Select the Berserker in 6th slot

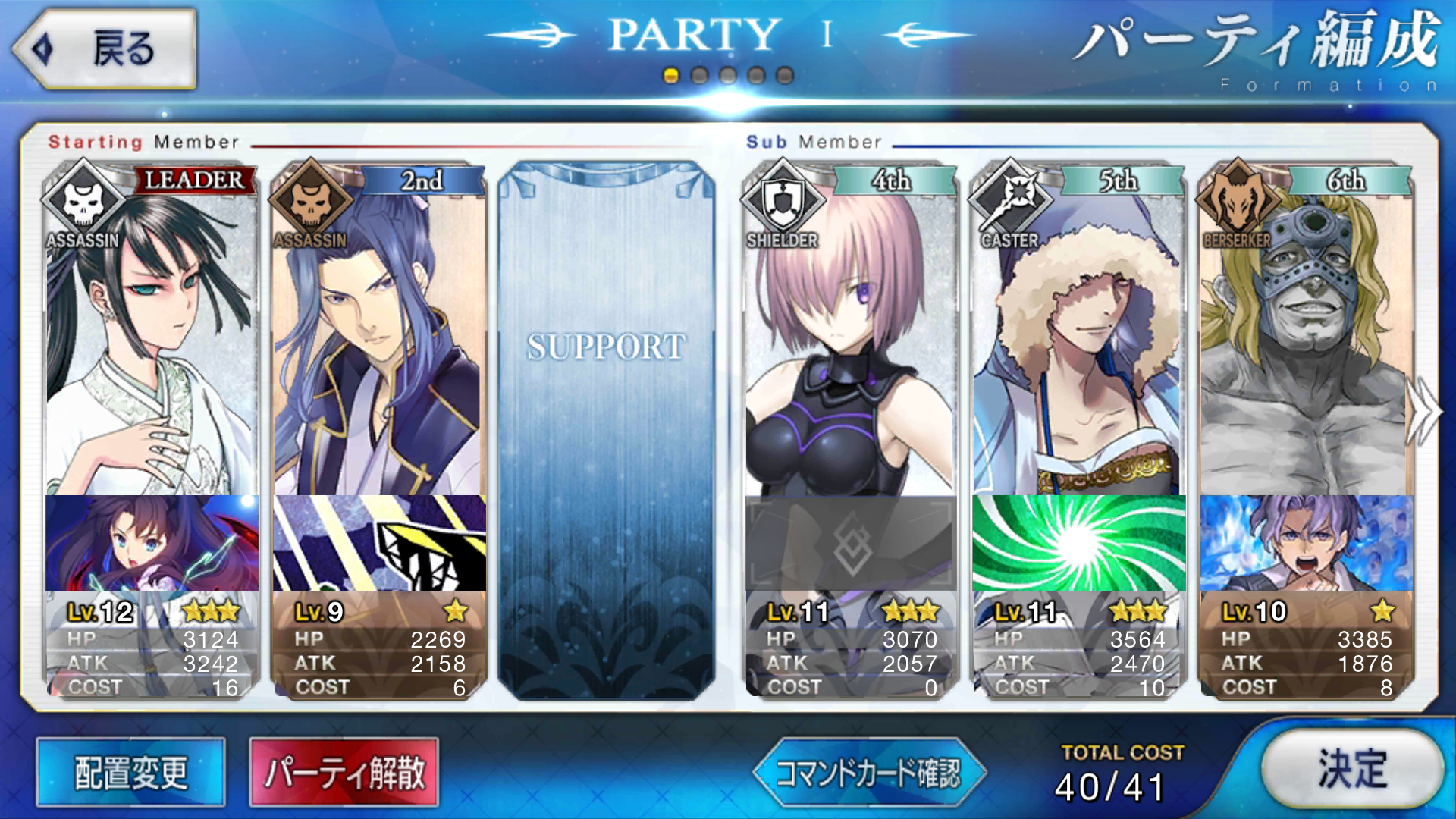click(1305, 341)
